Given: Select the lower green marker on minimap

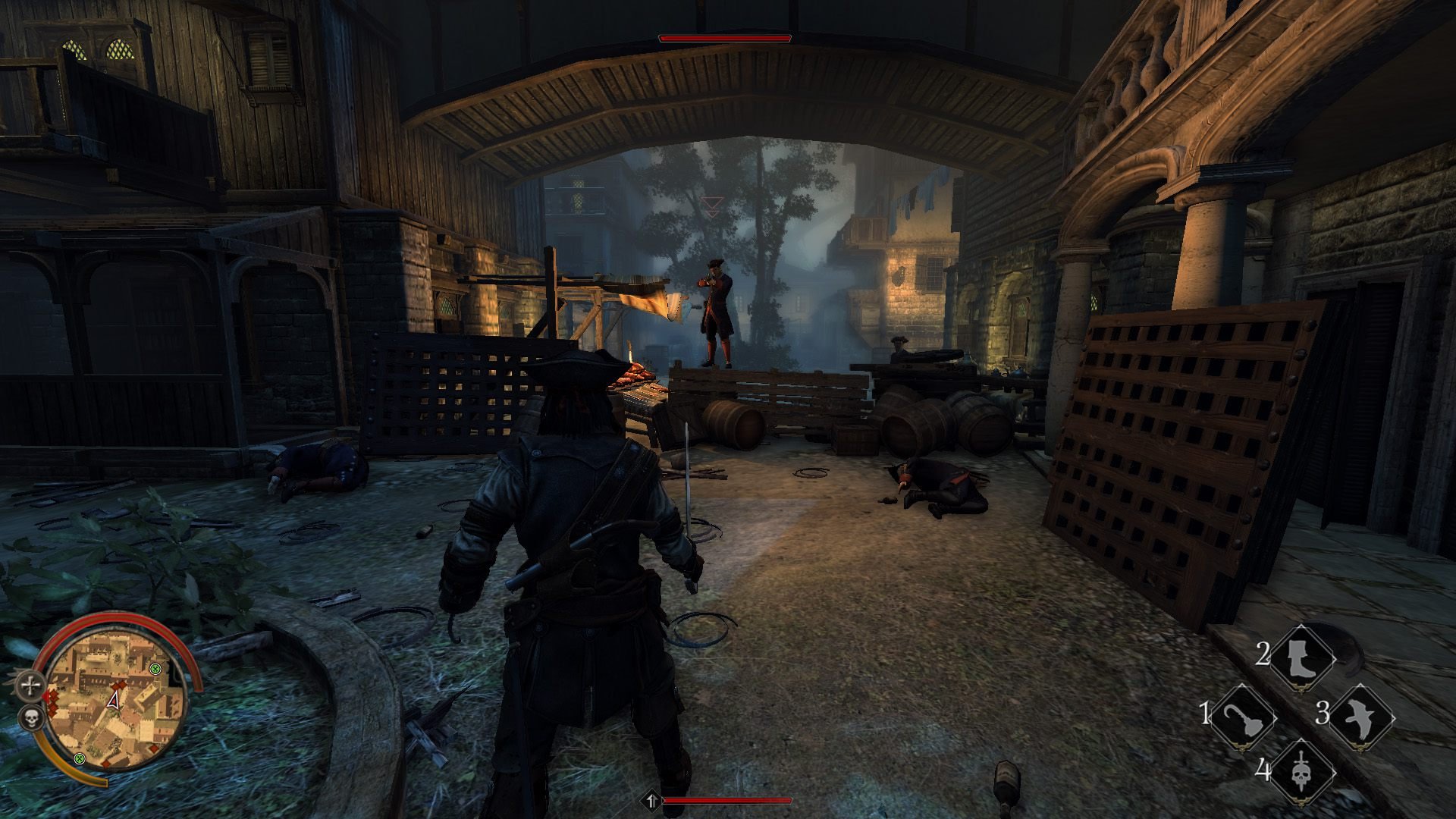Looking at the screenshot, I should coord(80,758).
